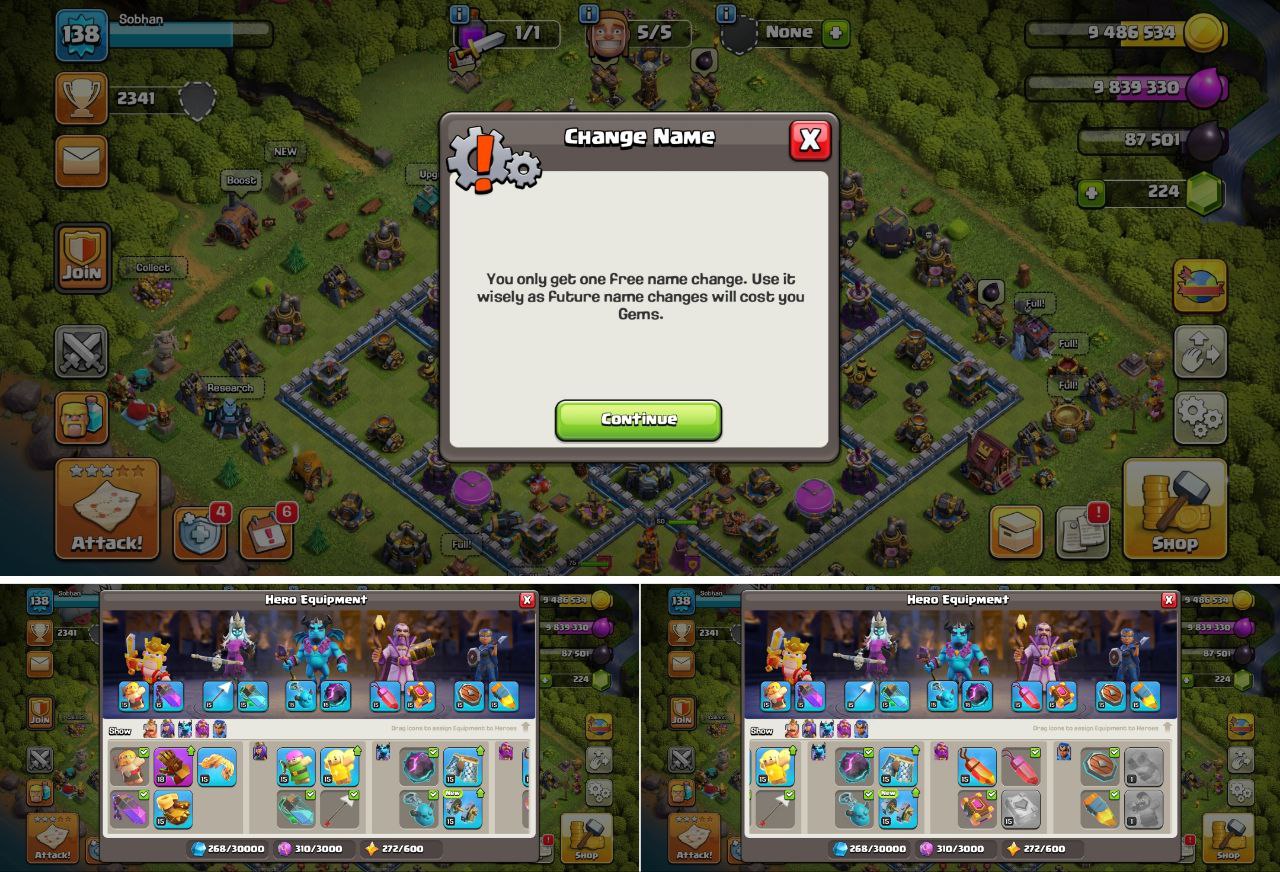Open the shield icon with the 4 badge

[x=199, y=534]
